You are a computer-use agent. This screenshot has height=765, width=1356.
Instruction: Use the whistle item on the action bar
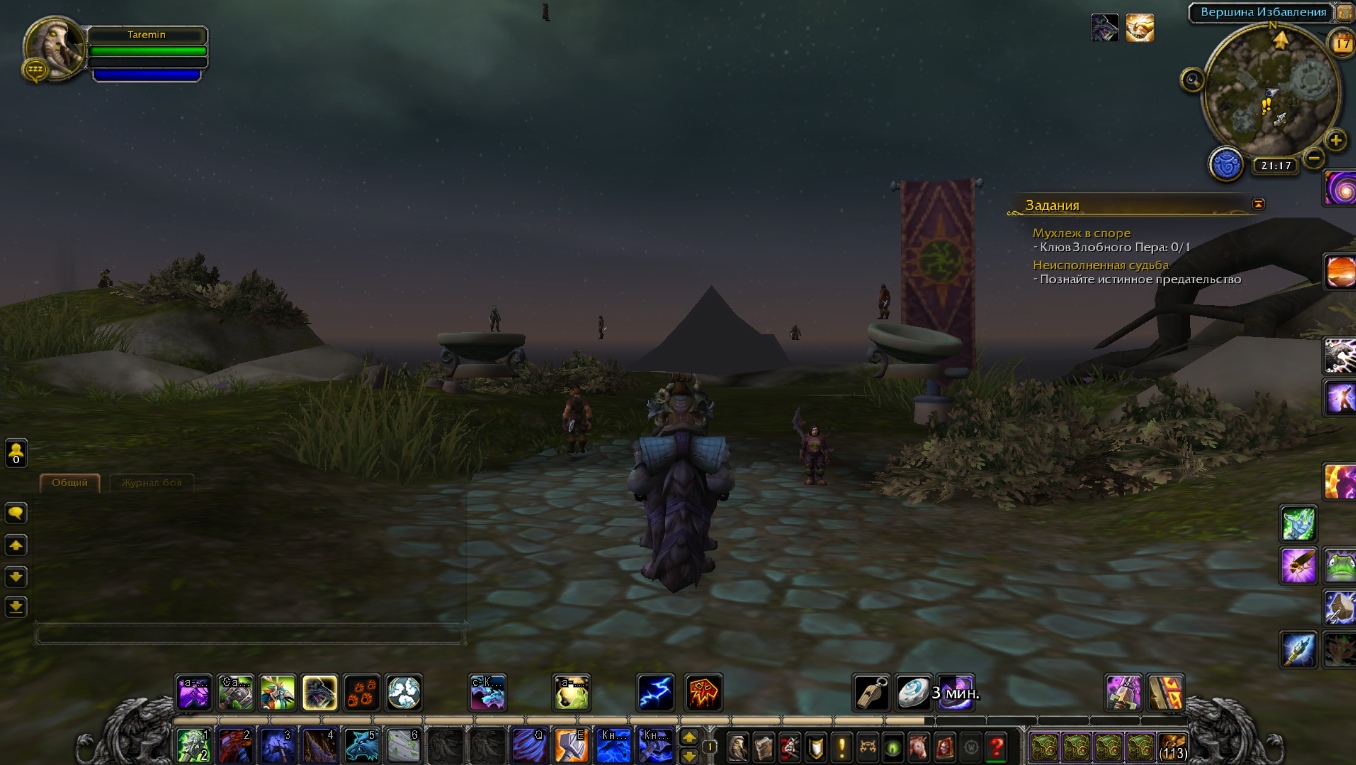871,692
